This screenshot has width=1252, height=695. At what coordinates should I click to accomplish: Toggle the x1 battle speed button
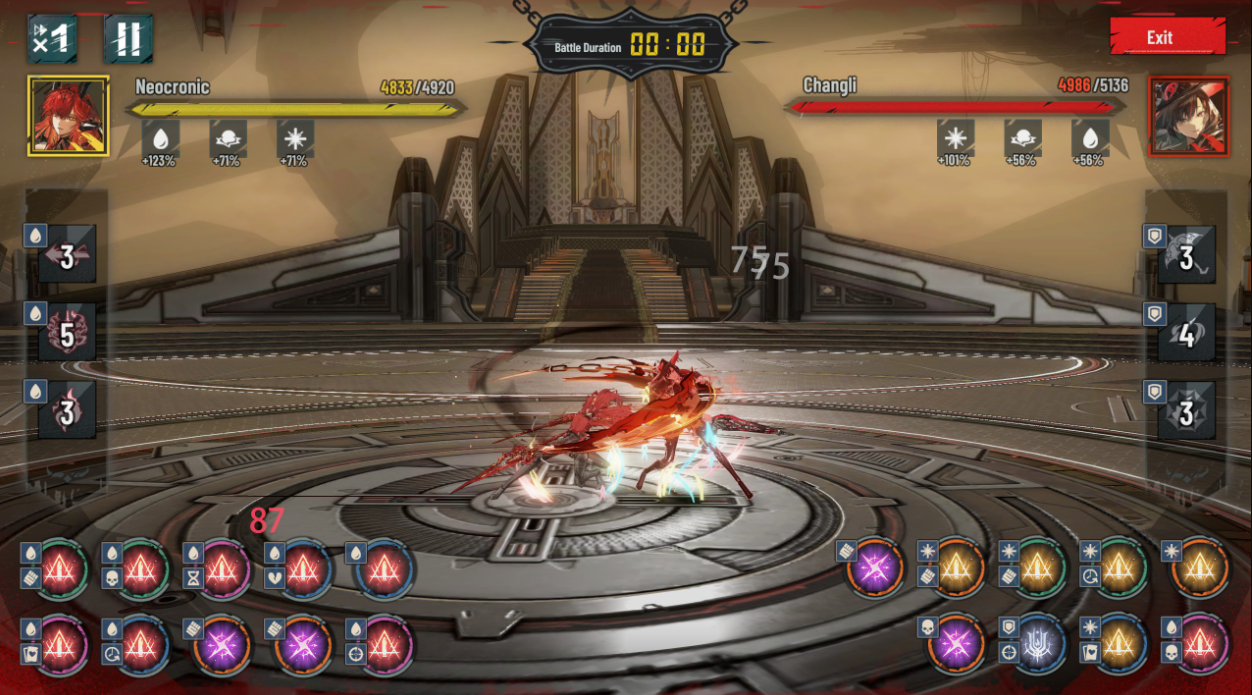[52, 39]
